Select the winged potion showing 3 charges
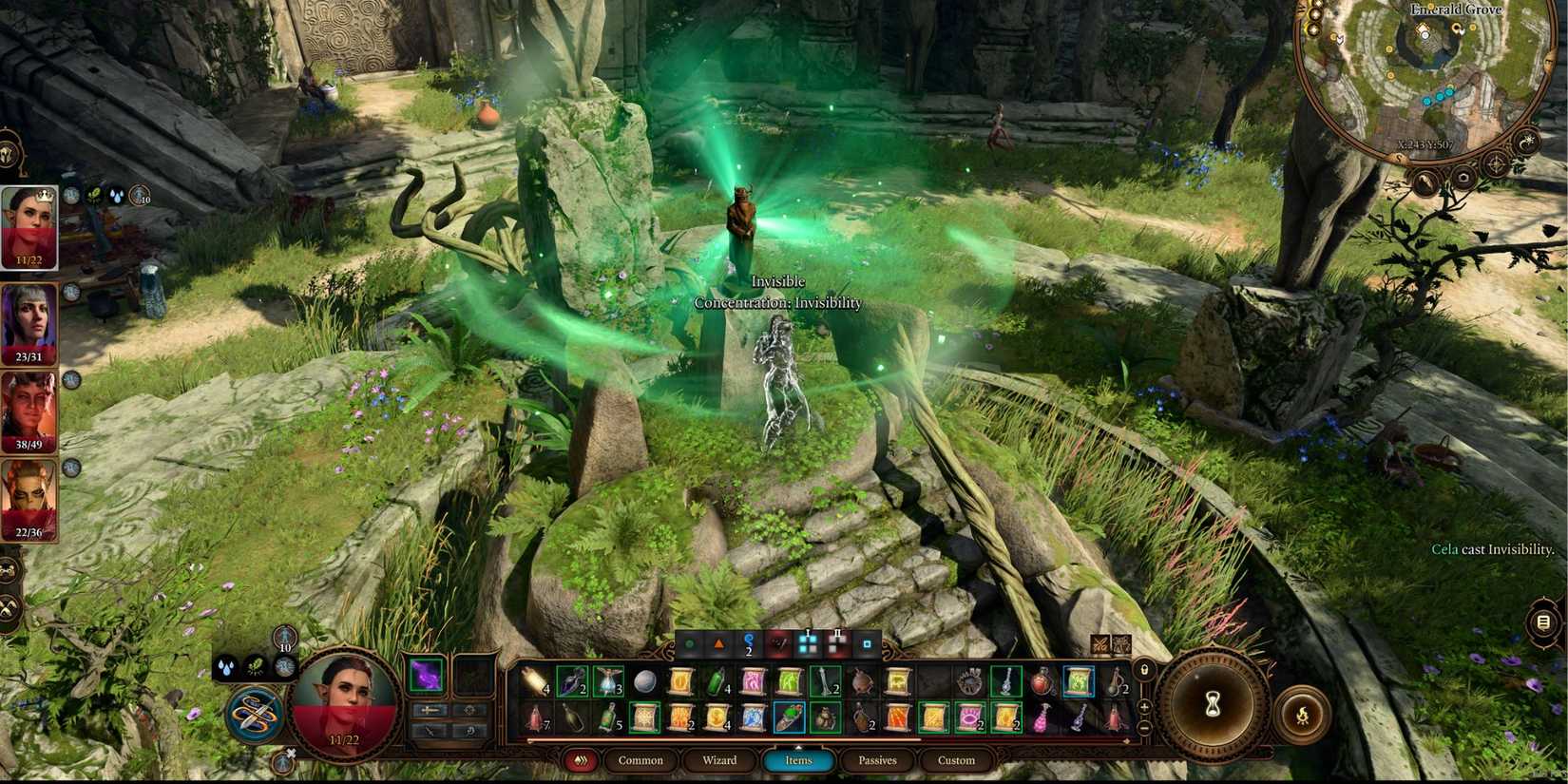 [x=608, y=682]
